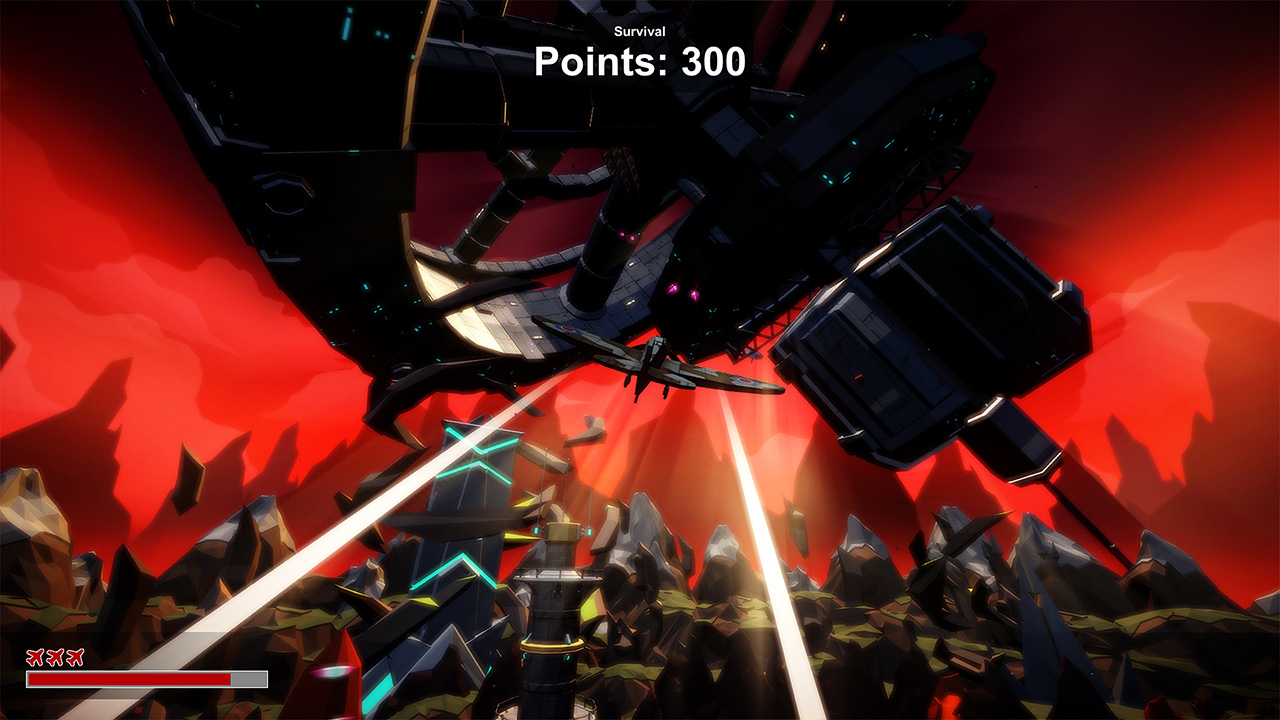
Task: Click the red health bar
Action: point(130,680)
